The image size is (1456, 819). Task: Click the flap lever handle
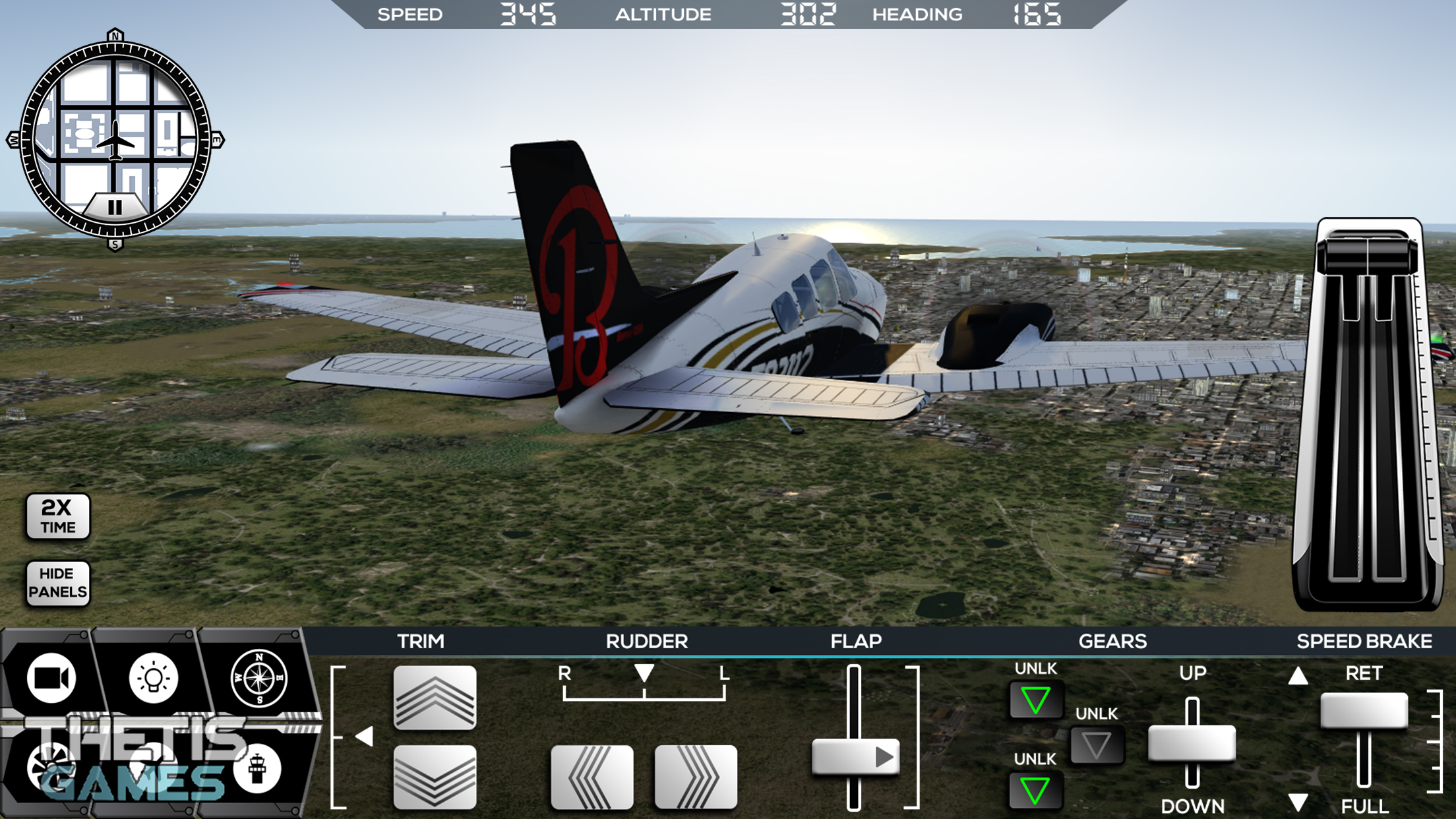(x=855, y=756)
